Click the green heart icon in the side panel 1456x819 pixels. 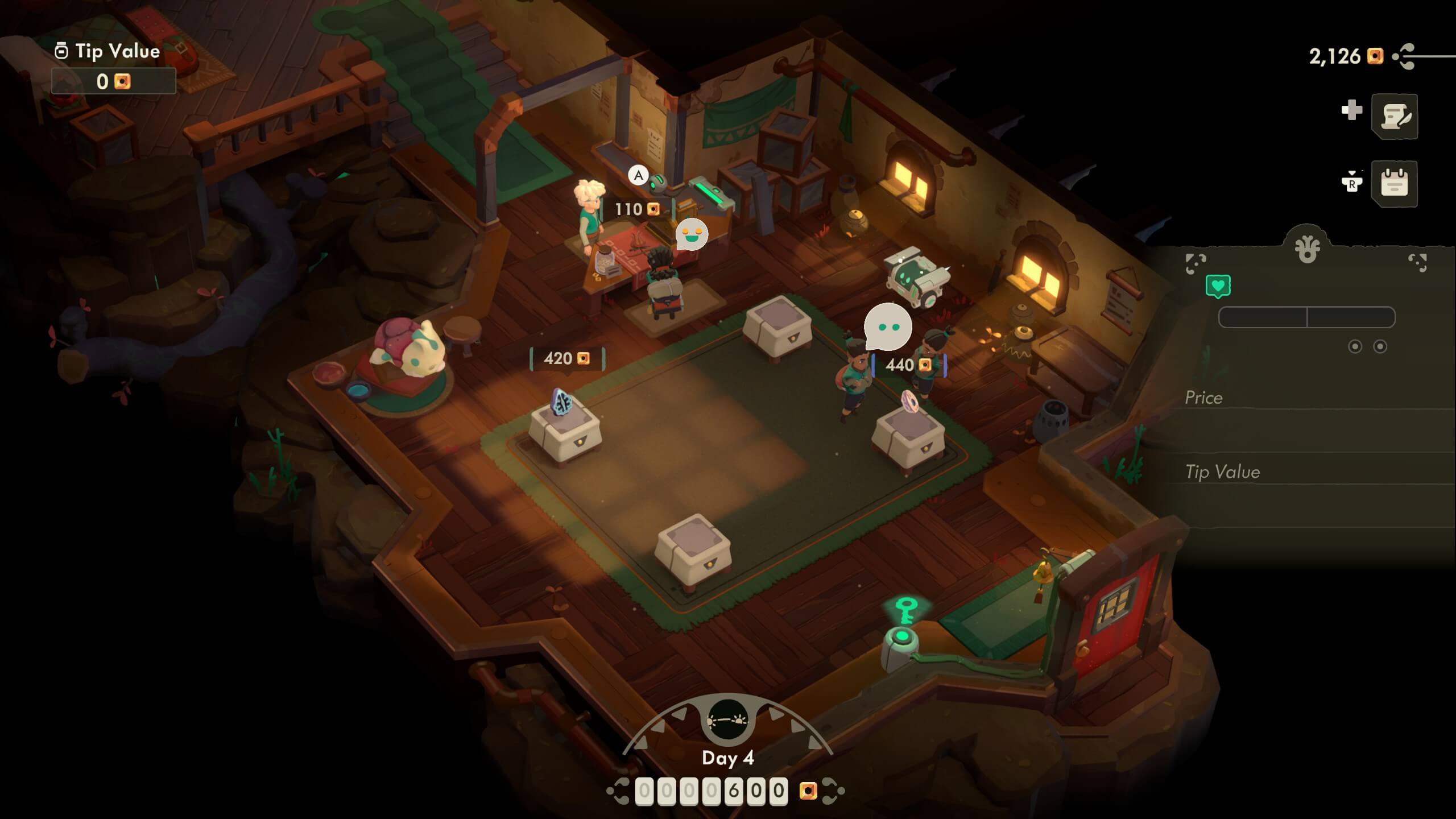click(x=1218, y=286)
